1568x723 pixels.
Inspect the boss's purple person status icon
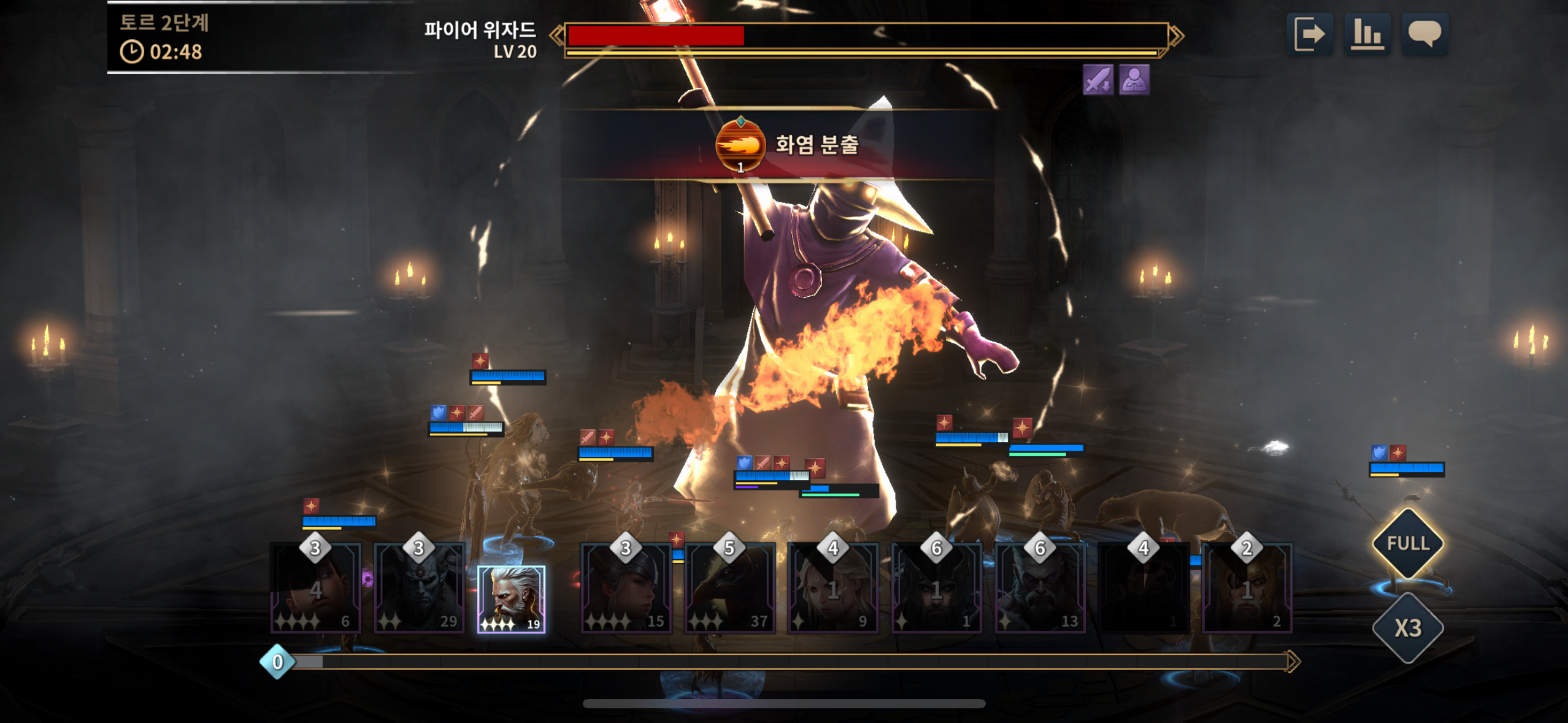1134,80
